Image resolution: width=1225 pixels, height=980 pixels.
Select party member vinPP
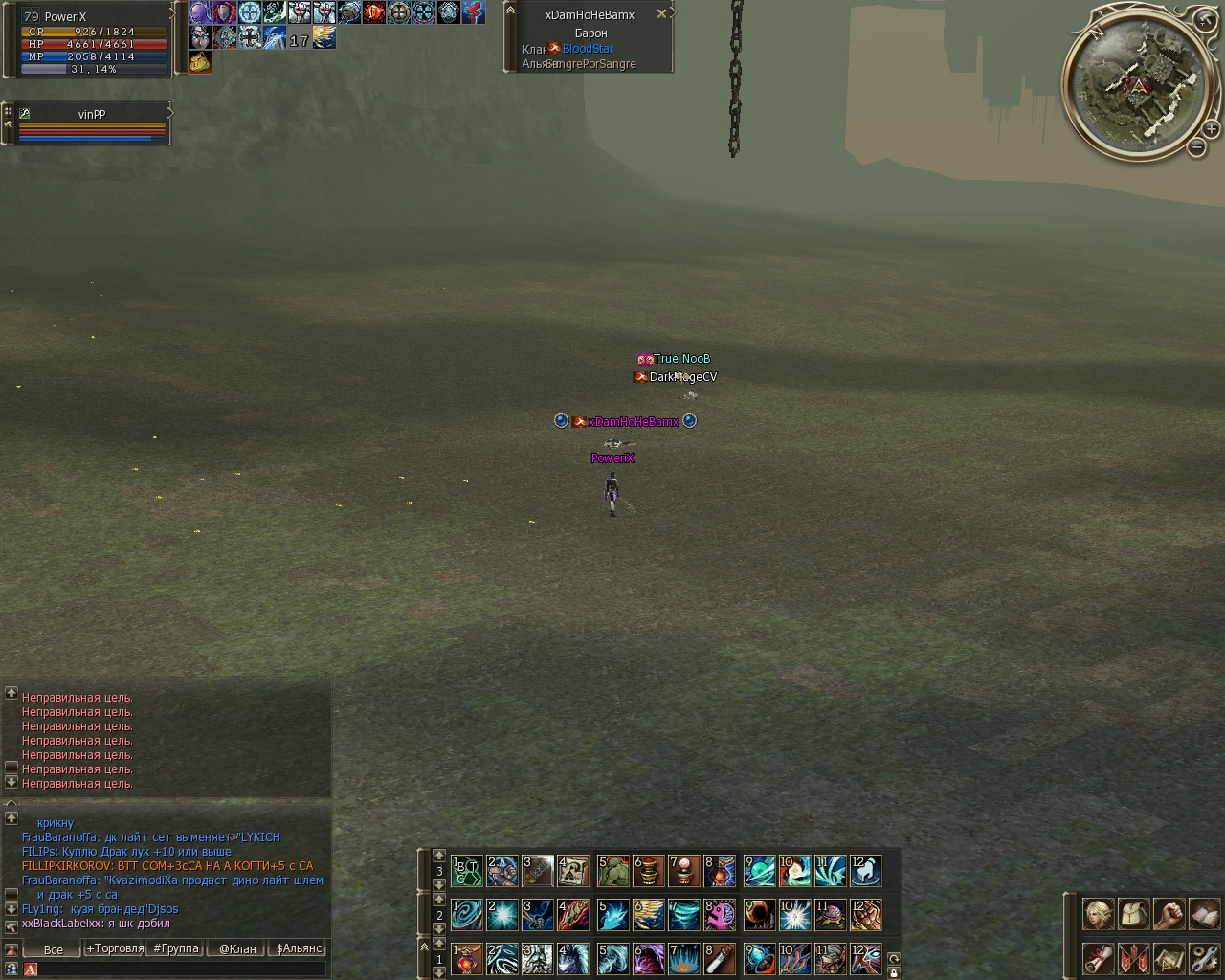(x=92, y=115)
